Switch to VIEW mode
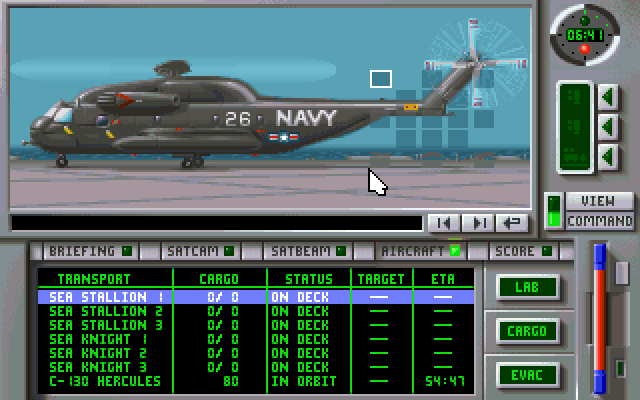 tap(599, 201)
